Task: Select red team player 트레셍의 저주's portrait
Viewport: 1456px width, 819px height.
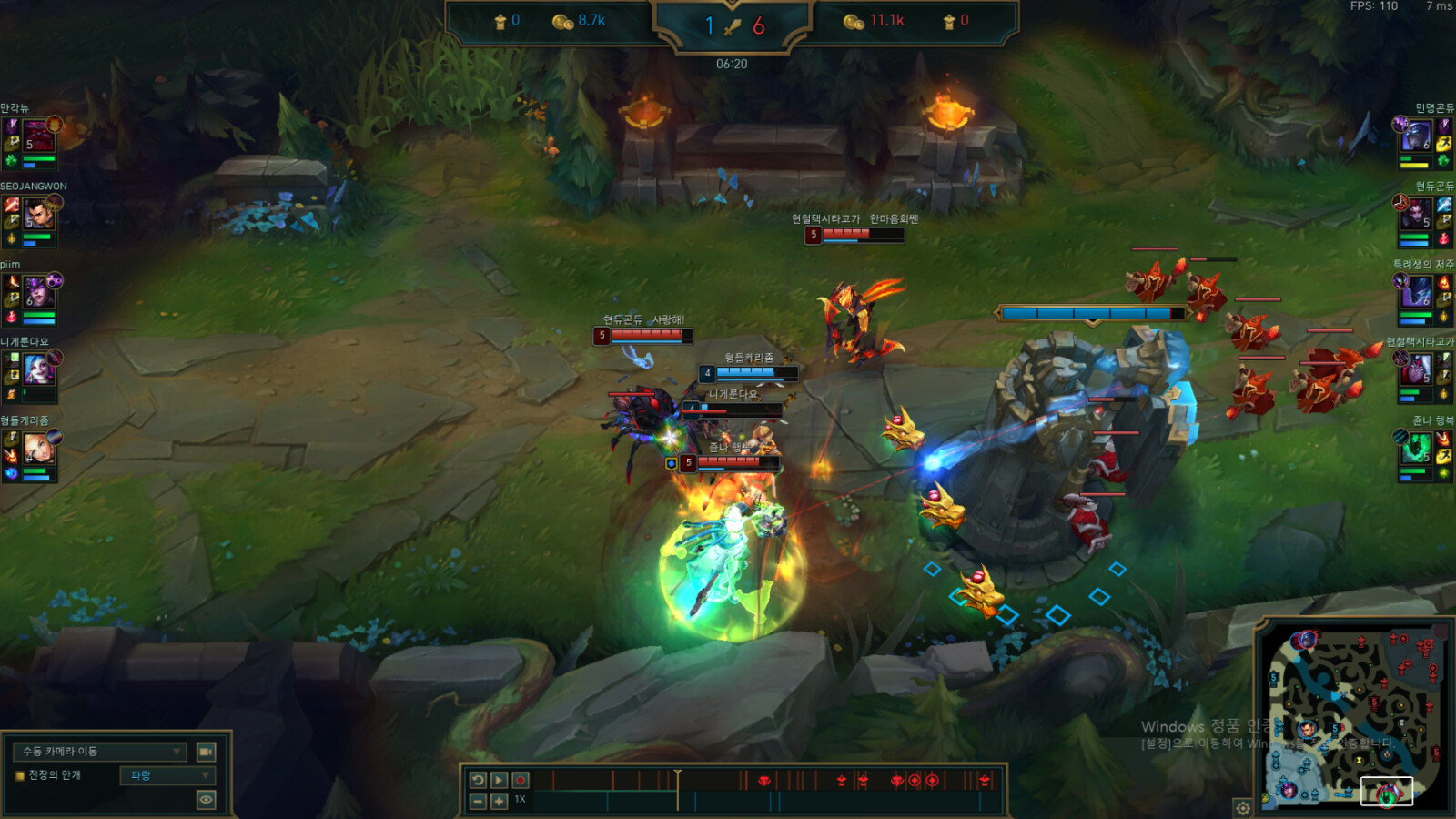Action: tap(1415, 292)
